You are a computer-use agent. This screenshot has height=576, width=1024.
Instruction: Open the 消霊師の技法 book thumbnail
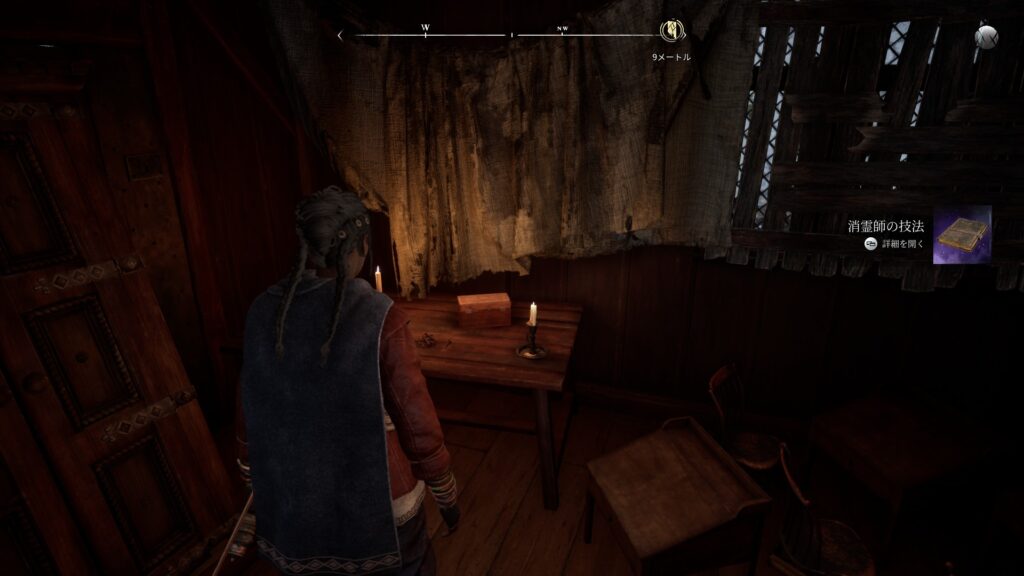pyautogui.click(x=961, y=235)
